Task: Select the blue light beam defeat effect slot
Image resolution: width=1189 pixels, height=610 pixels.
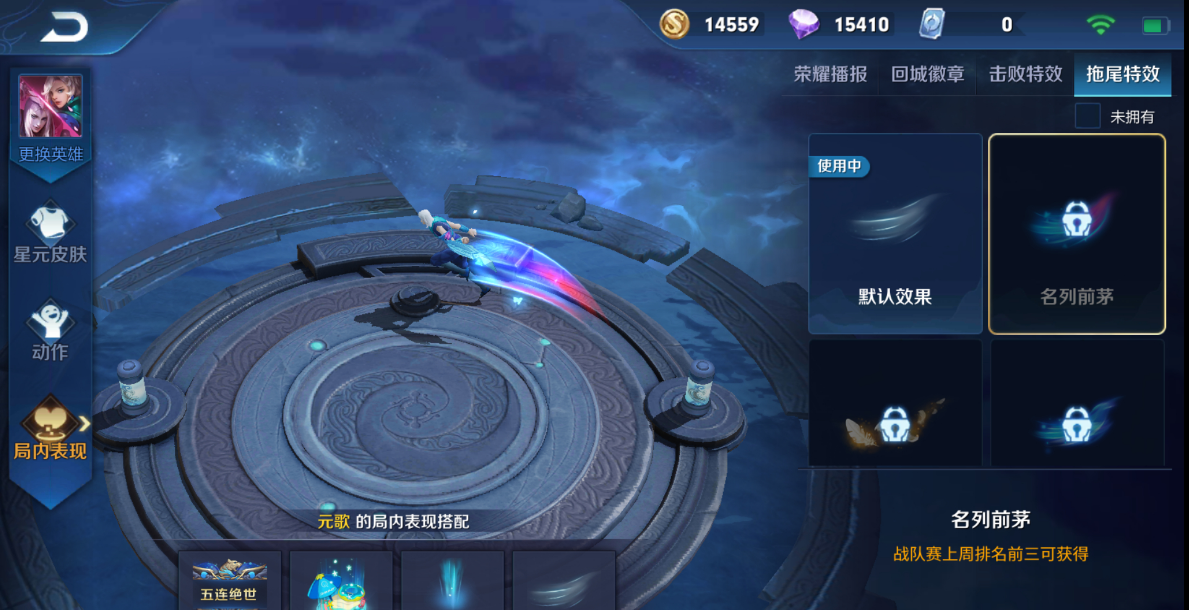Action: coord(452,581)
